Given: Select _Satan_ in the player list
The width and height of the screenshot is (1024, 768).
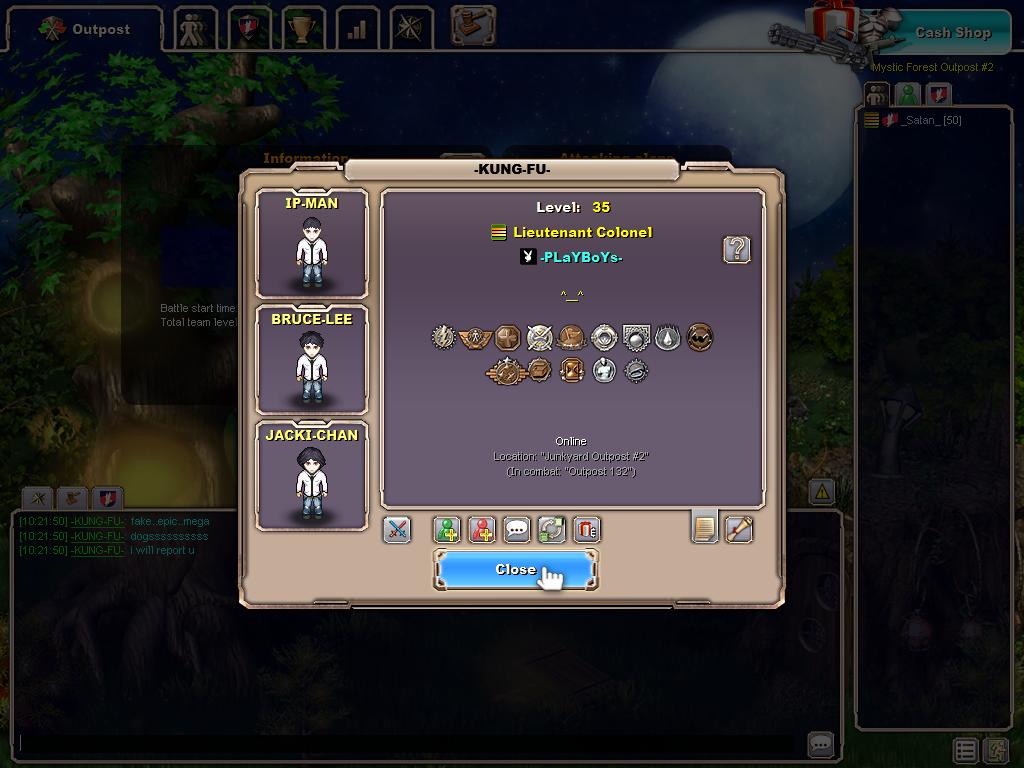Looking at the screenshot, I should [x=931, y=120].
